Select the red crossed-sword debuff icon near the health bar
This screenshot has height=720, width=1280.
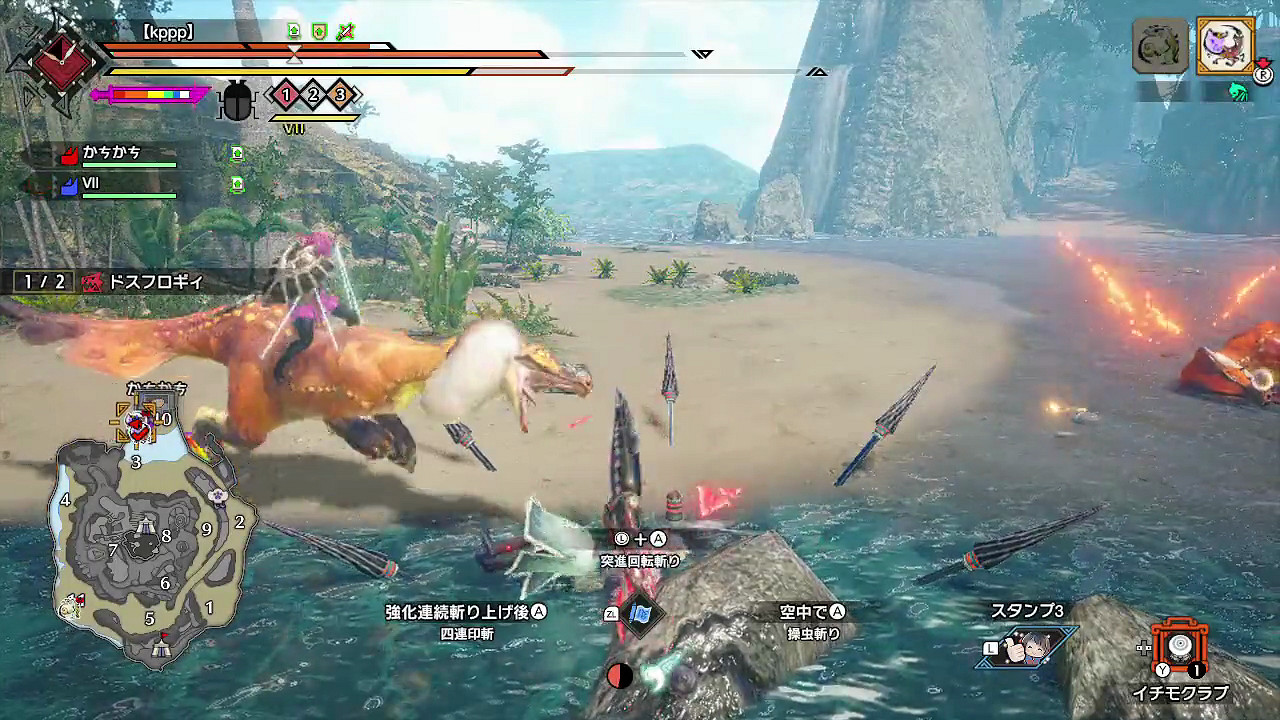343,31
